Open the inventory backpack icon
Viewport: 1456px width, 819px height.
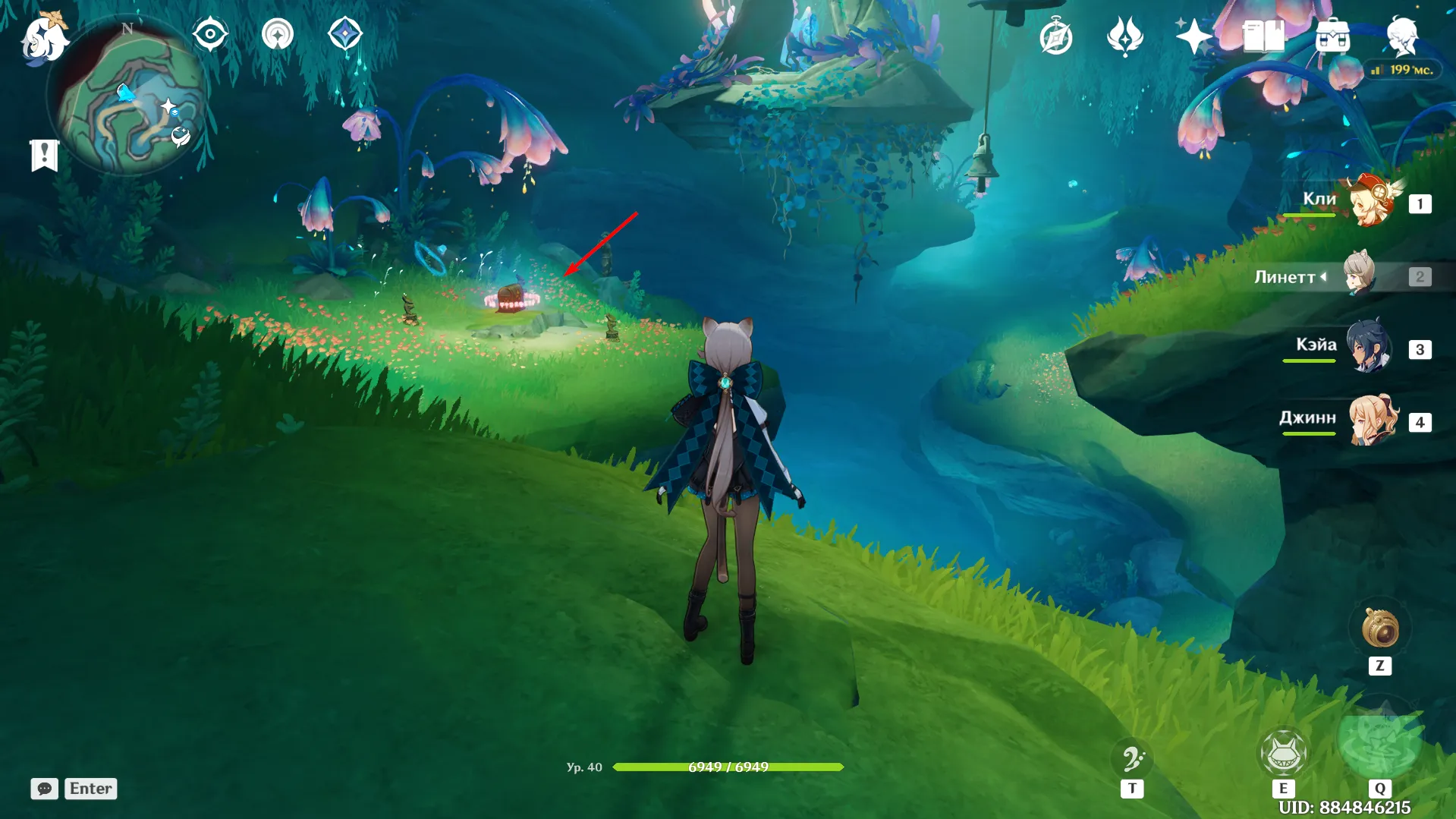click(x=1332, y=36)
